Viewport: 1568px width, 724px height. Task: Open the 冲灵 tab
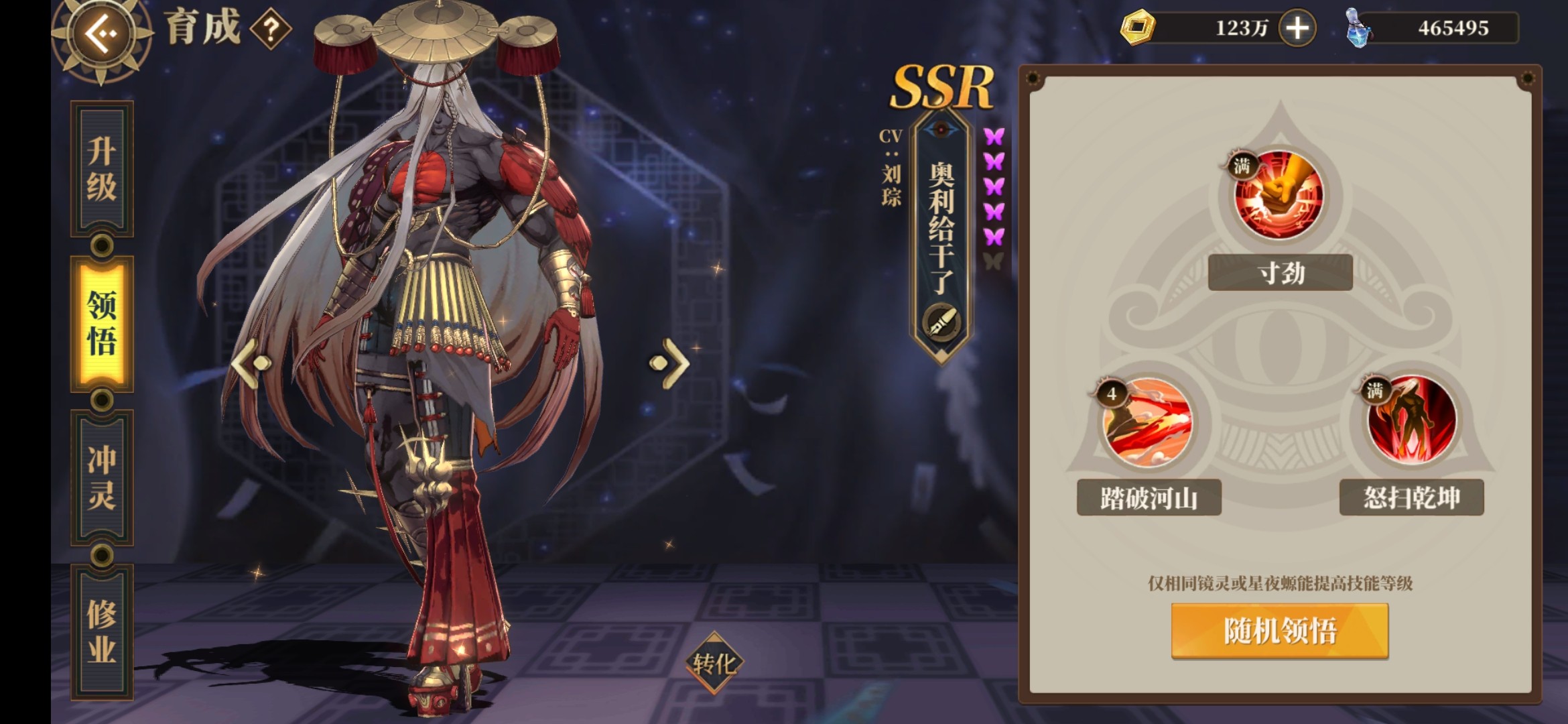click(x=102, y=477)
